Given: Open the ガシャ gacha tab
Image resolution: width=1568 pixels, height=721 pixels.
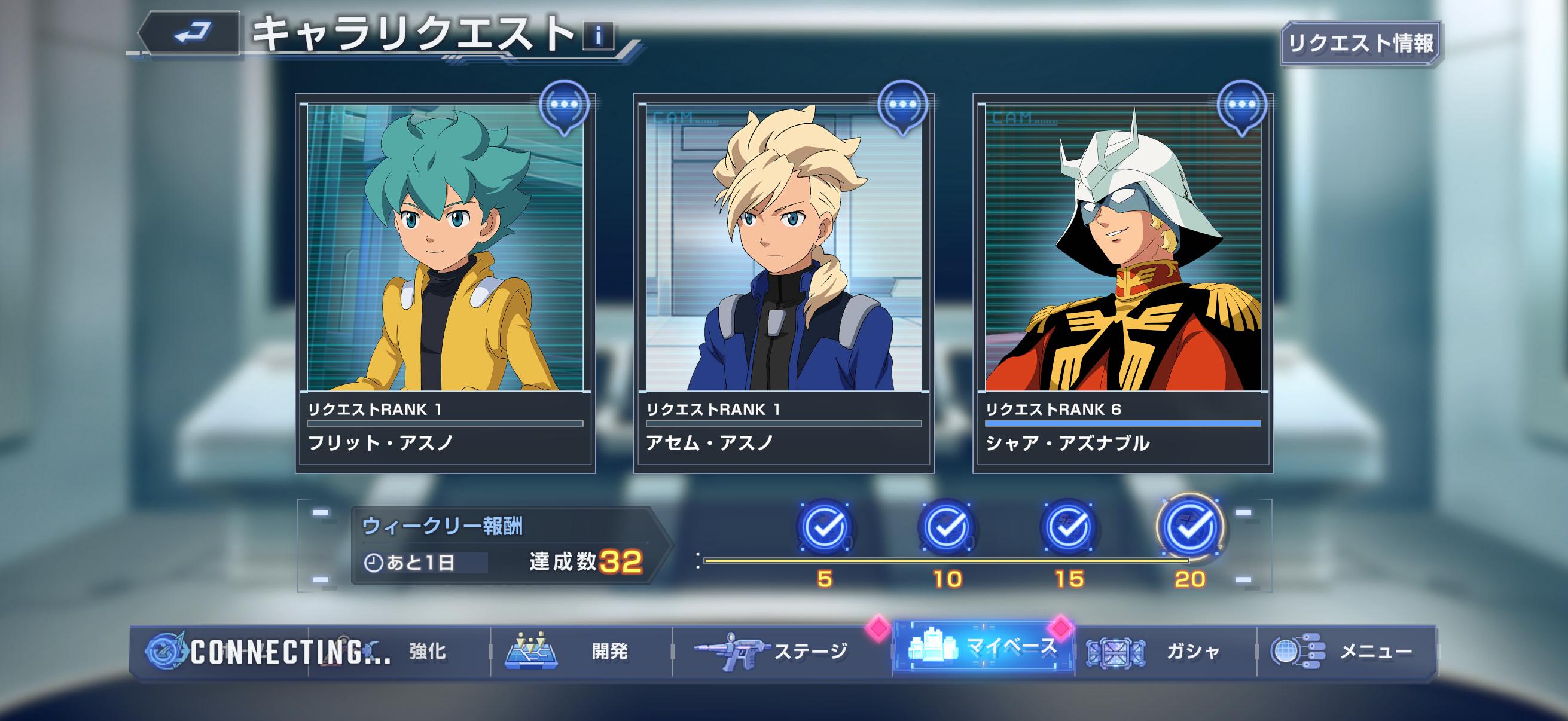Looking at the screenshot, I should [x=1166, y=652].
